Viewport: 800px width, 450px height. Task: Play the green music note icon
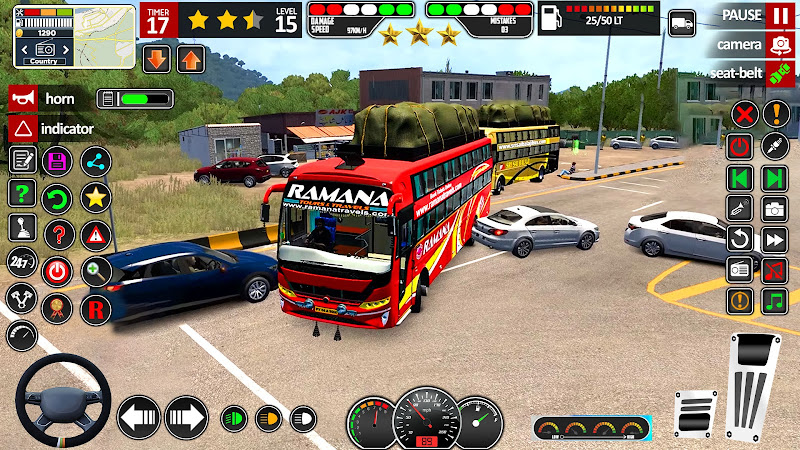click(775, 300)
